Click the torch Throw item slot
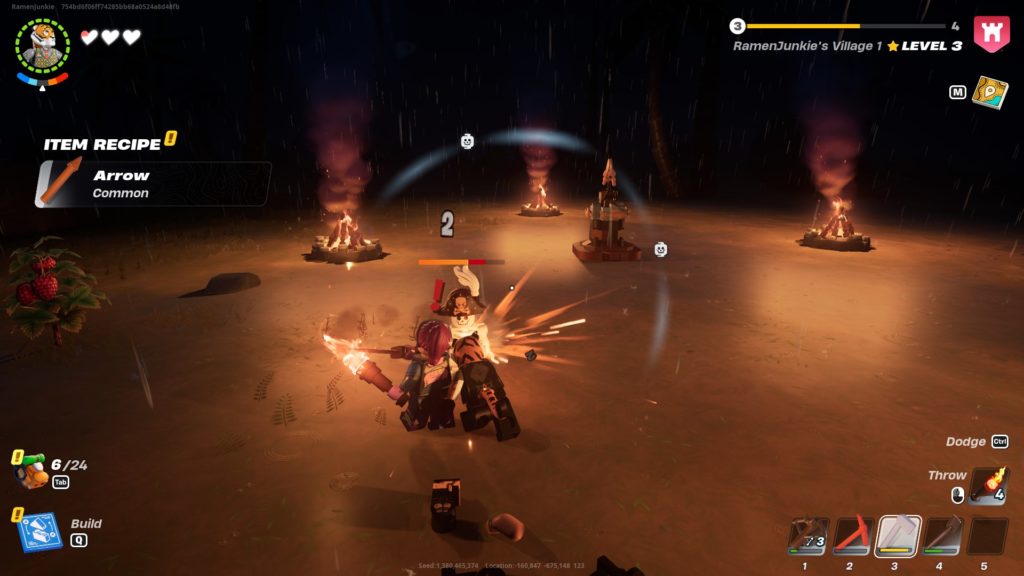1024x576 pixels. point(988,484)
